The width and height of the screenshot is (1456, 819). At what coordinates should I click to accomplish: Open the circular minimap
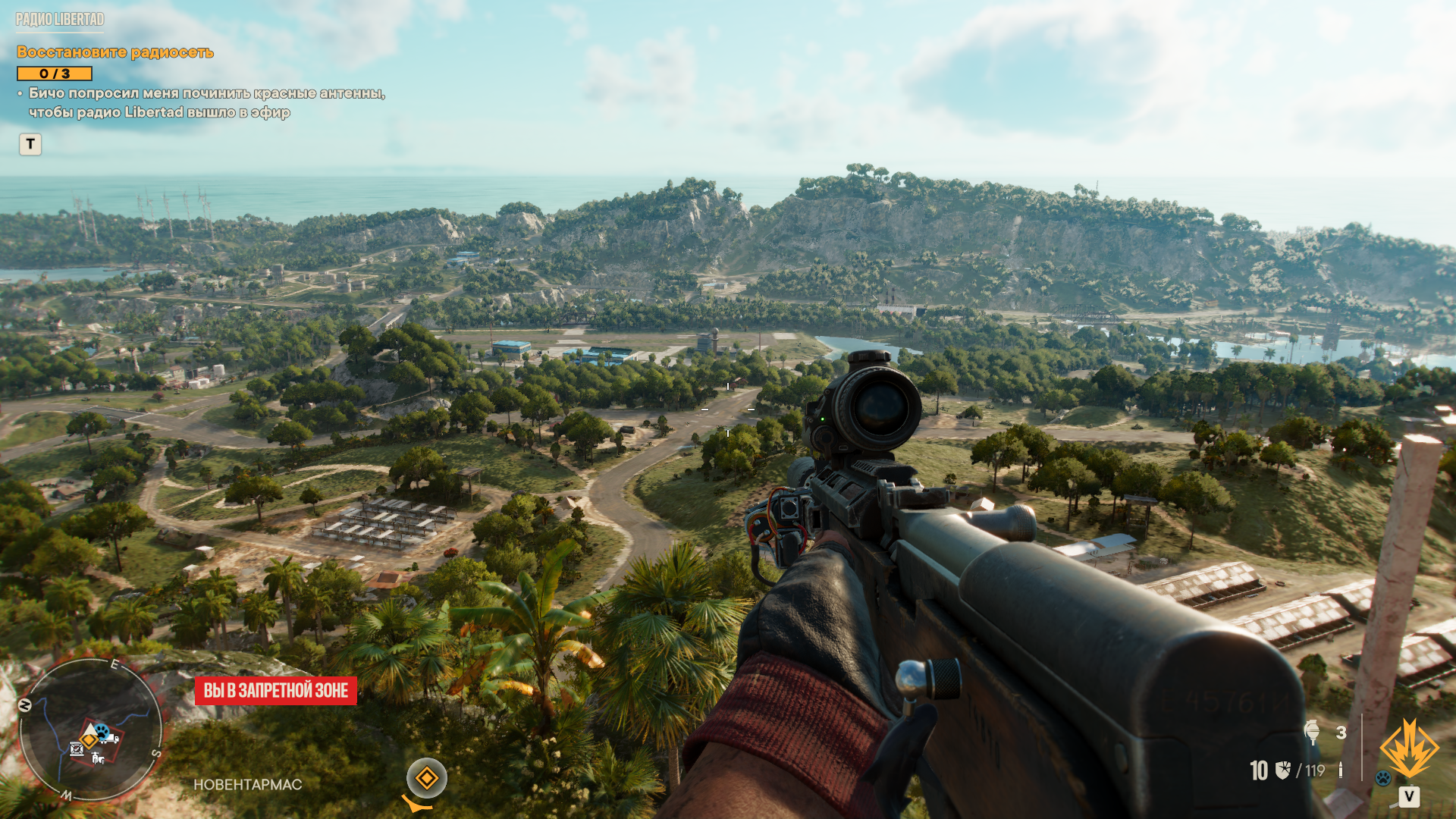(90, 730)
